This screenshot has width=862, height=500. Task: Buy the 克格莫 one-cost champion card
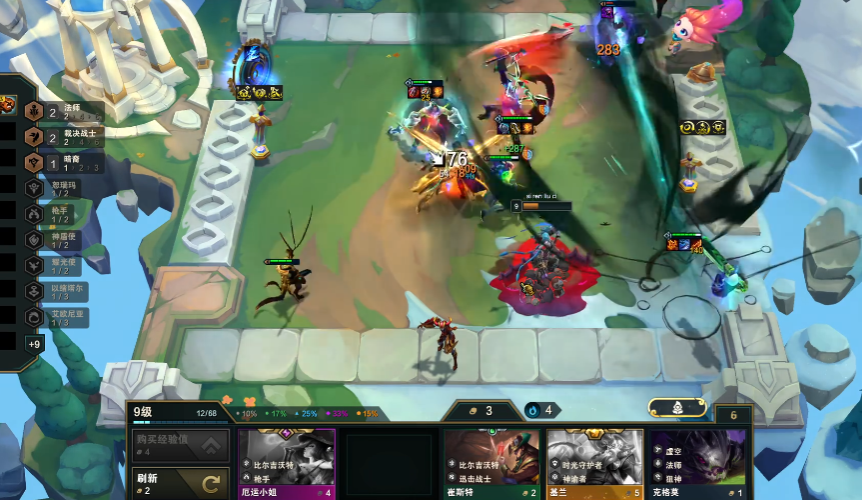(698, 464)
